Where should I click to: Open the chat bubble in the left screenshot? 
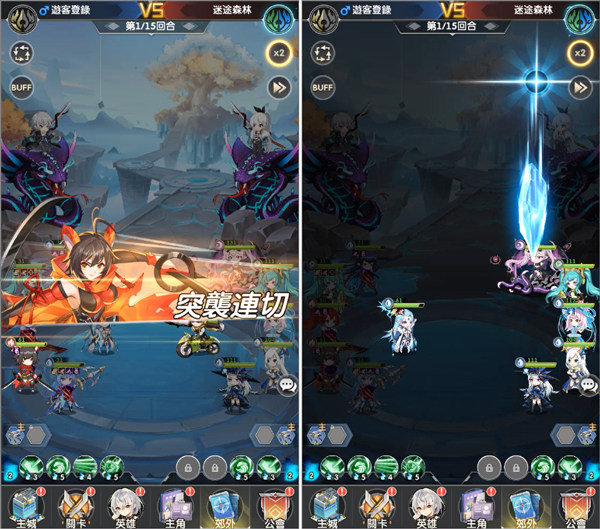coord(287,384)
